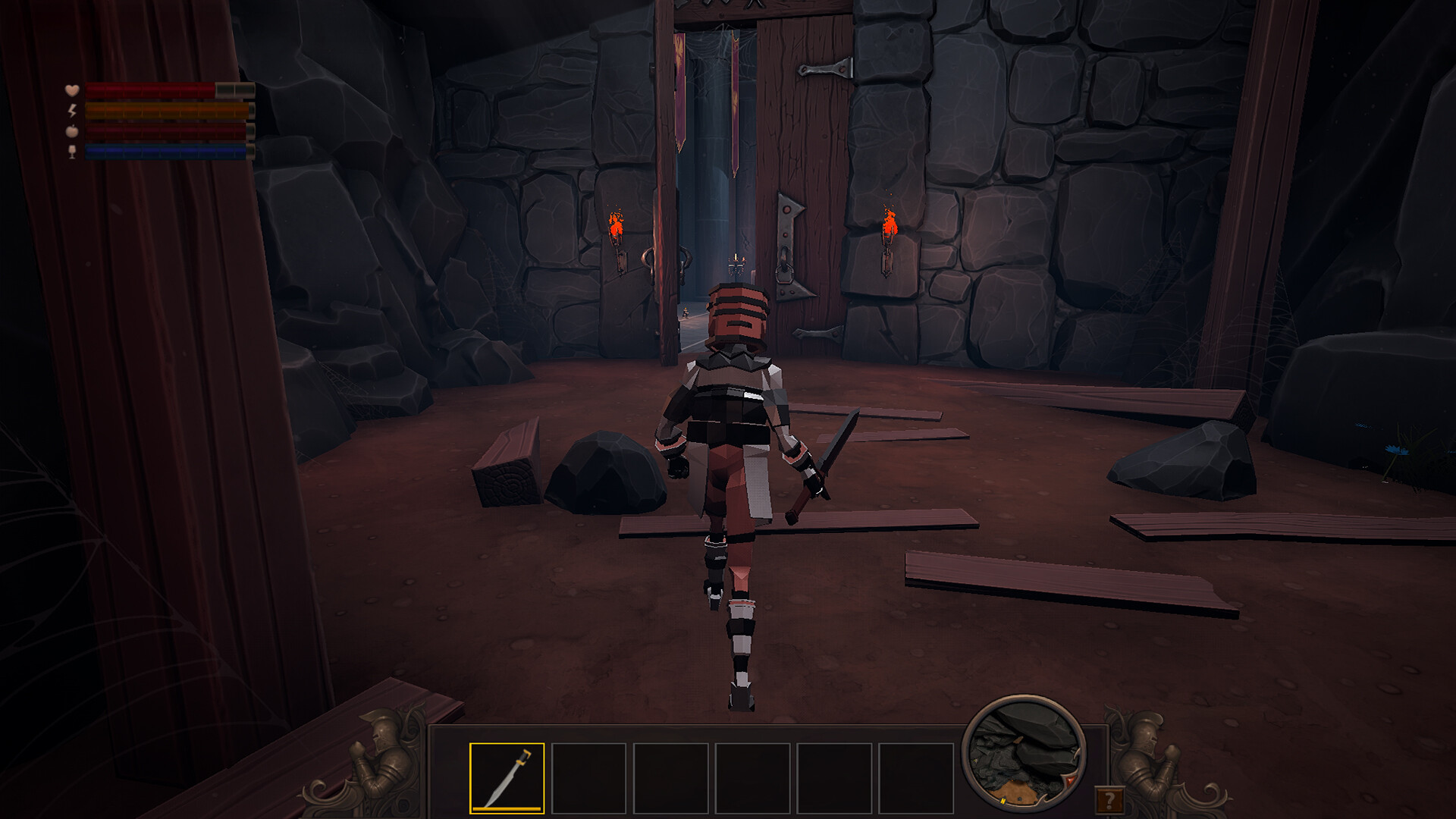Click the blue thirst bar
The height and width of the screenshot is (819, 1456).
(x=152, y=152)
